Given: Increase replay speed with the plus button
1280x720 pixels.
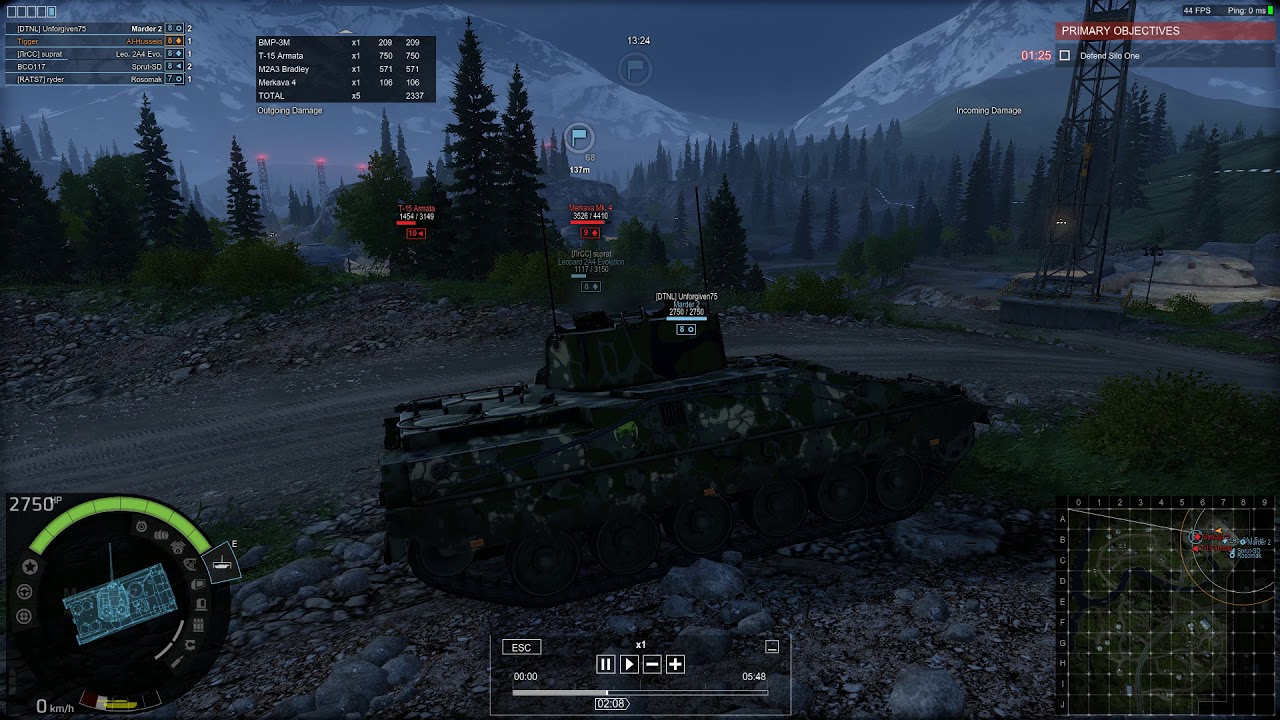Looking at the screenshot, I should 675,664.
